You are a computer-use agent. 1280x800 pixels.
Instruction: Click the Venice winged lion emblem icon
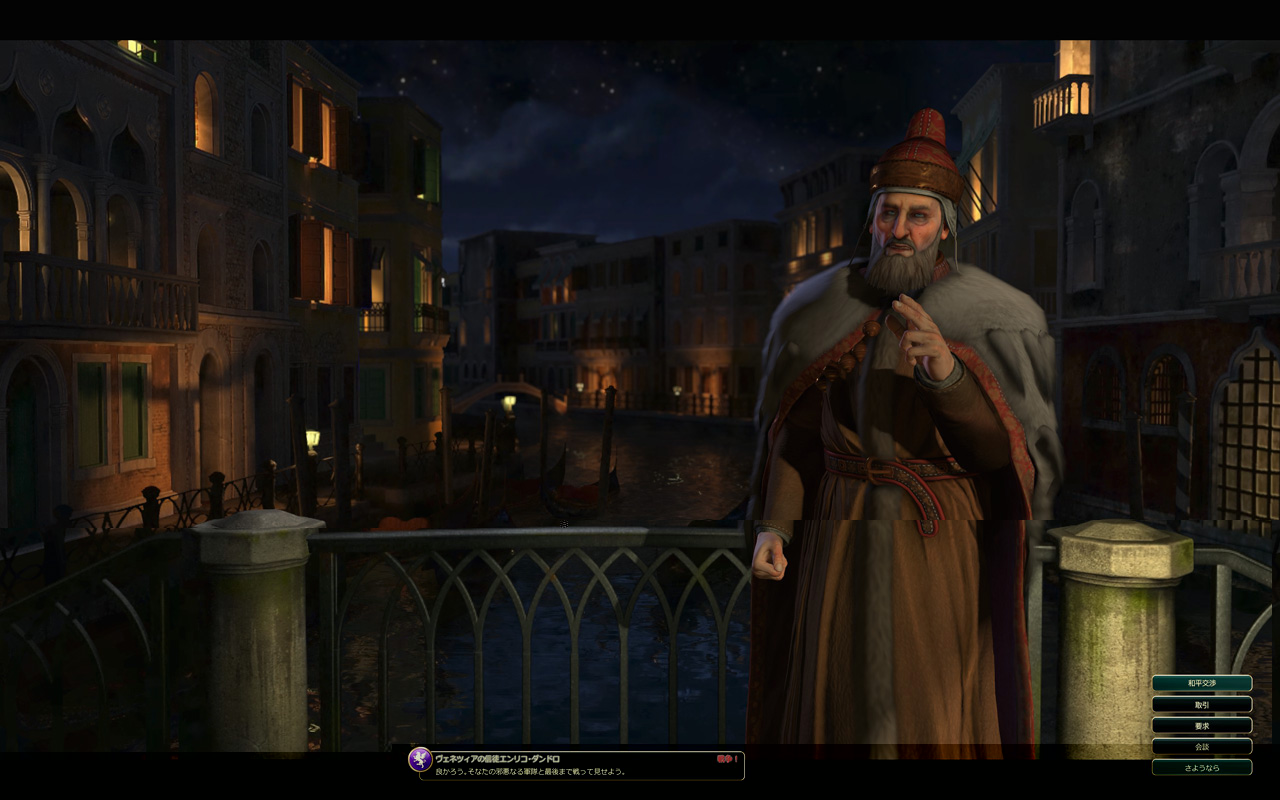(x=420, y=760)
